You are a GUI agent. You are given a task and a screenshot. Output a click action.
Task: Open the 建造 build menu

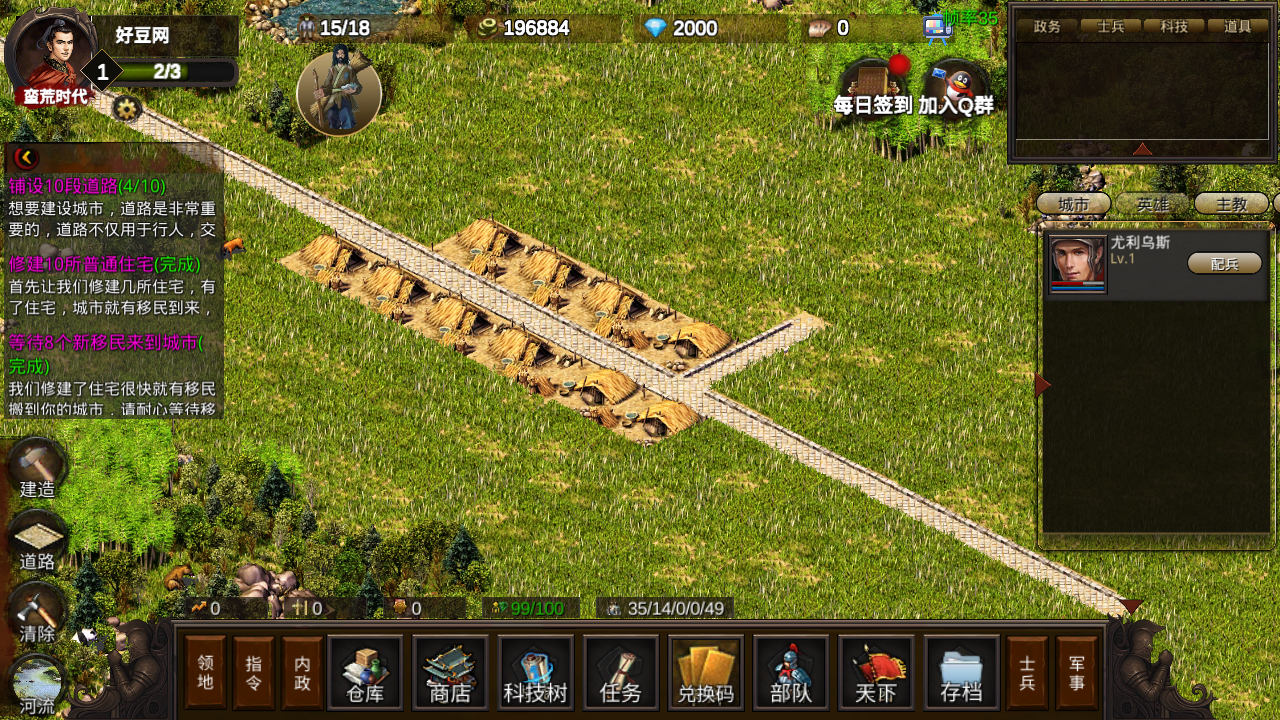[x=37, y=468]
